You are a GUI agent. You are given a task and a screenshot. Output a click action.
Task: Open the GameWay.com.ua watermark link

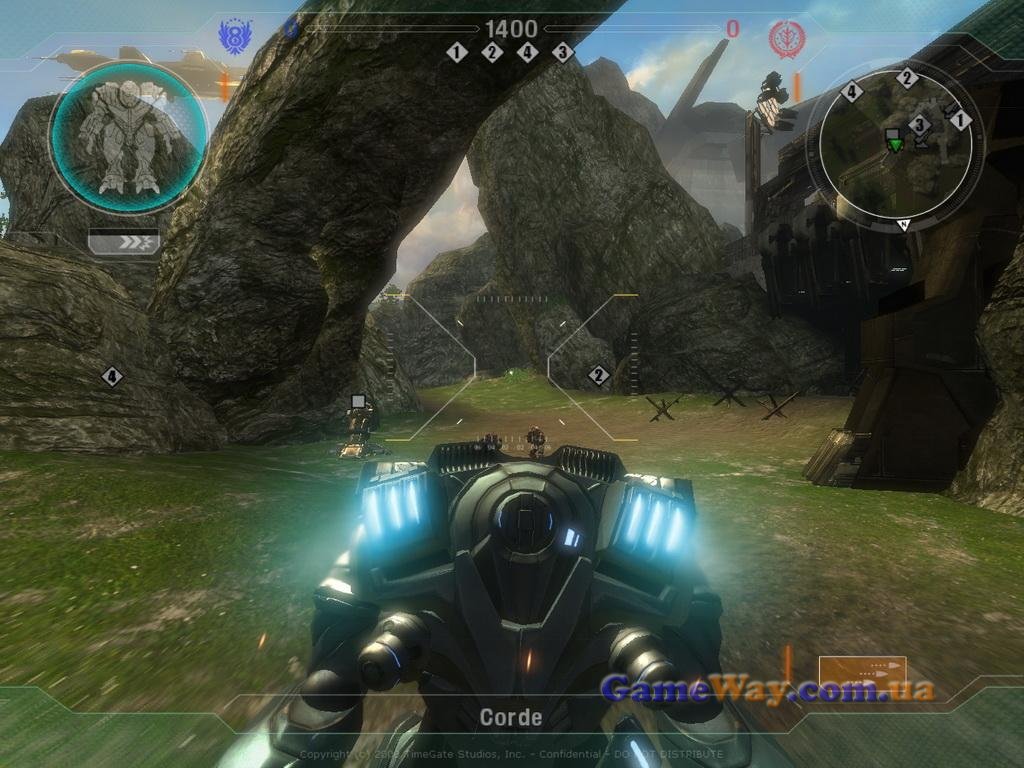(x=767, y=688)
